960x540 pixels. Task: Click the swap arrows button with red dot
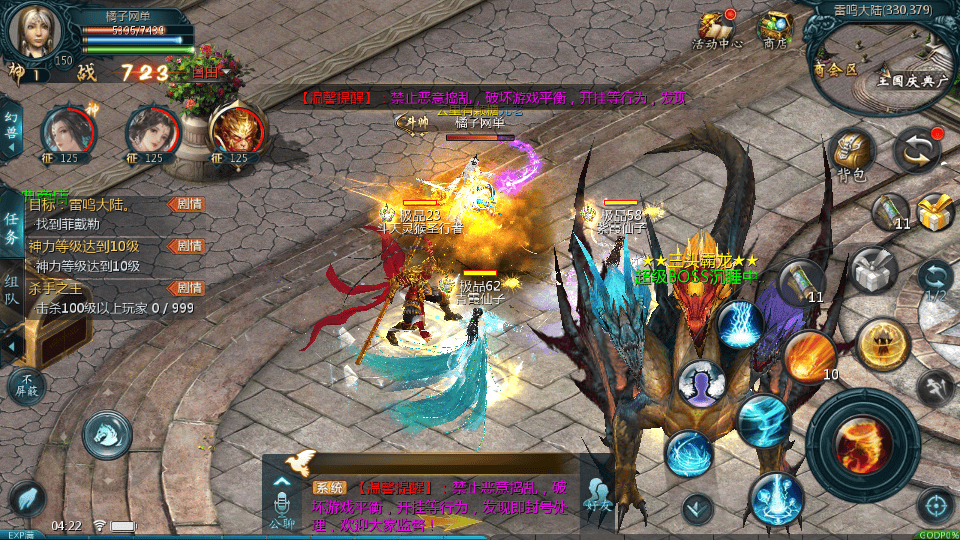[x=916, y=150]
